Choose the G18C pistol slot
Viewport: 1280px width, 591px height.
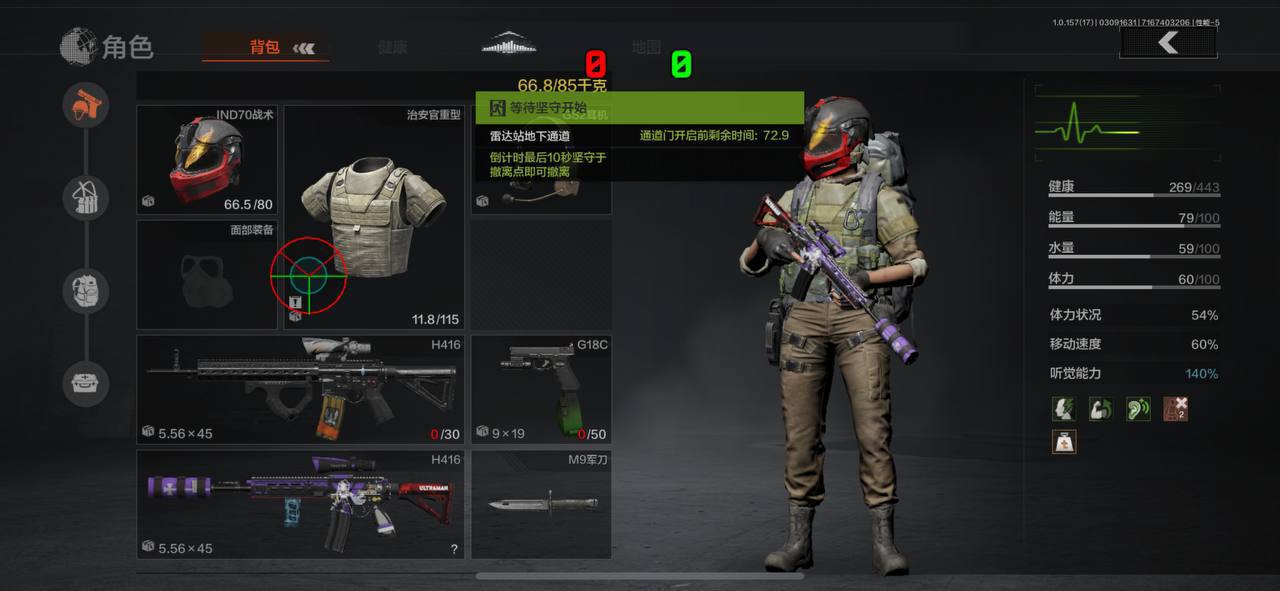[x=541, y=390]
